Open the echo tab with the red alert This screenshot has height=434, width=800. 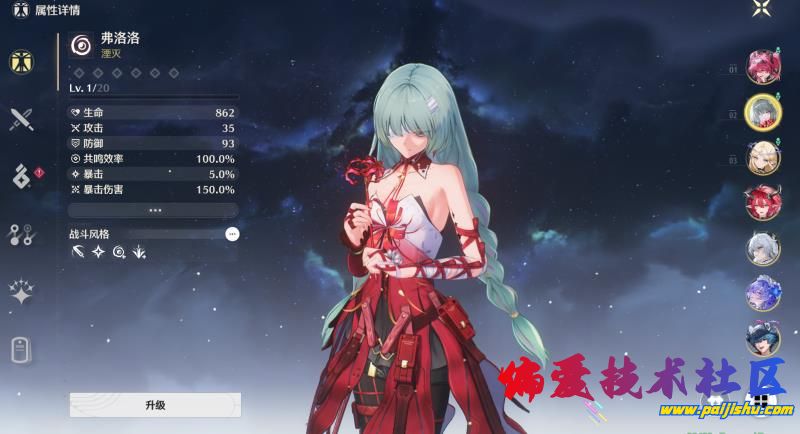pos(22,177)
